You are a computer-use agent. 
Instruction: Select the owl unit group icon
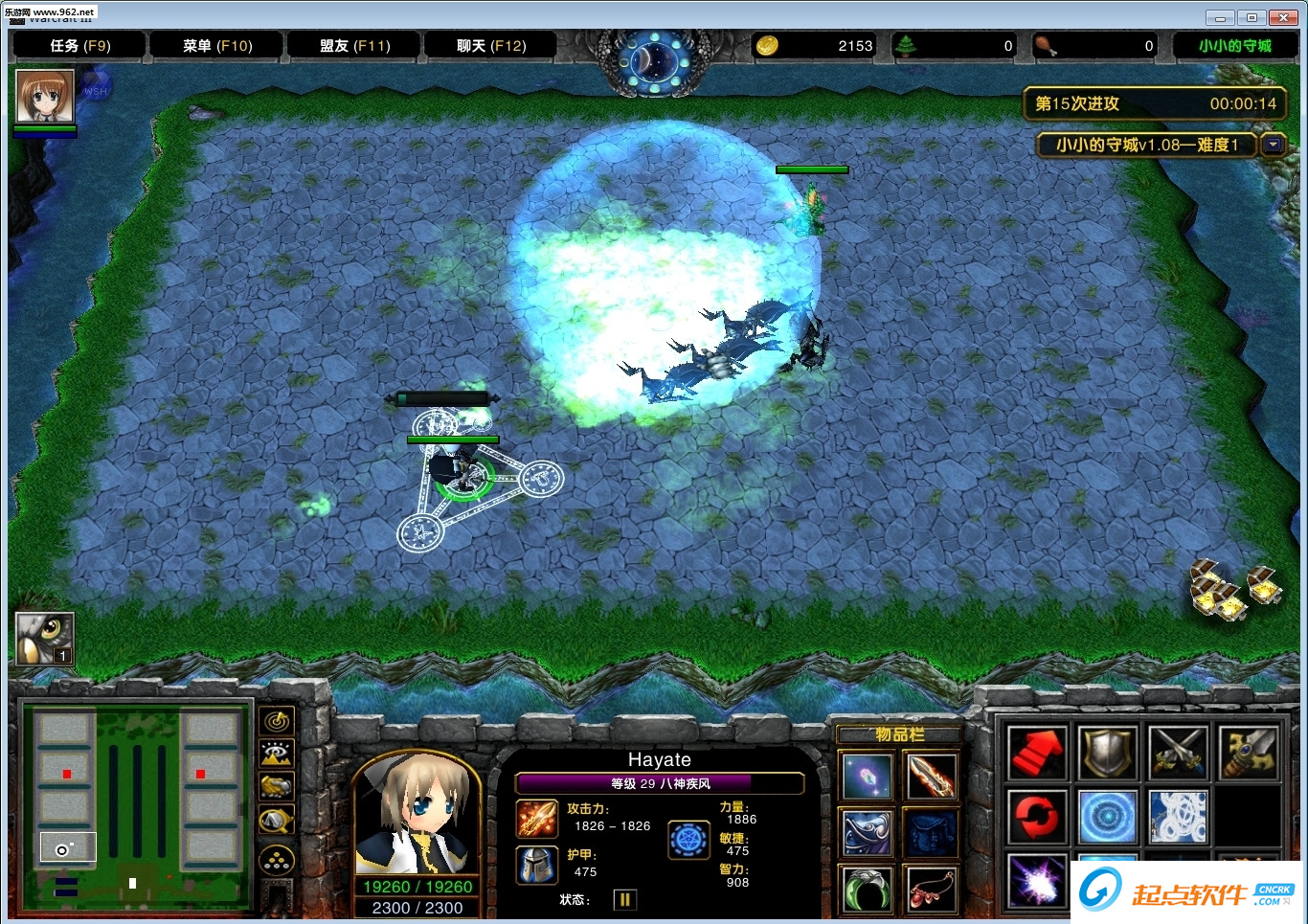pyautogui.click(x=44, y=638)
